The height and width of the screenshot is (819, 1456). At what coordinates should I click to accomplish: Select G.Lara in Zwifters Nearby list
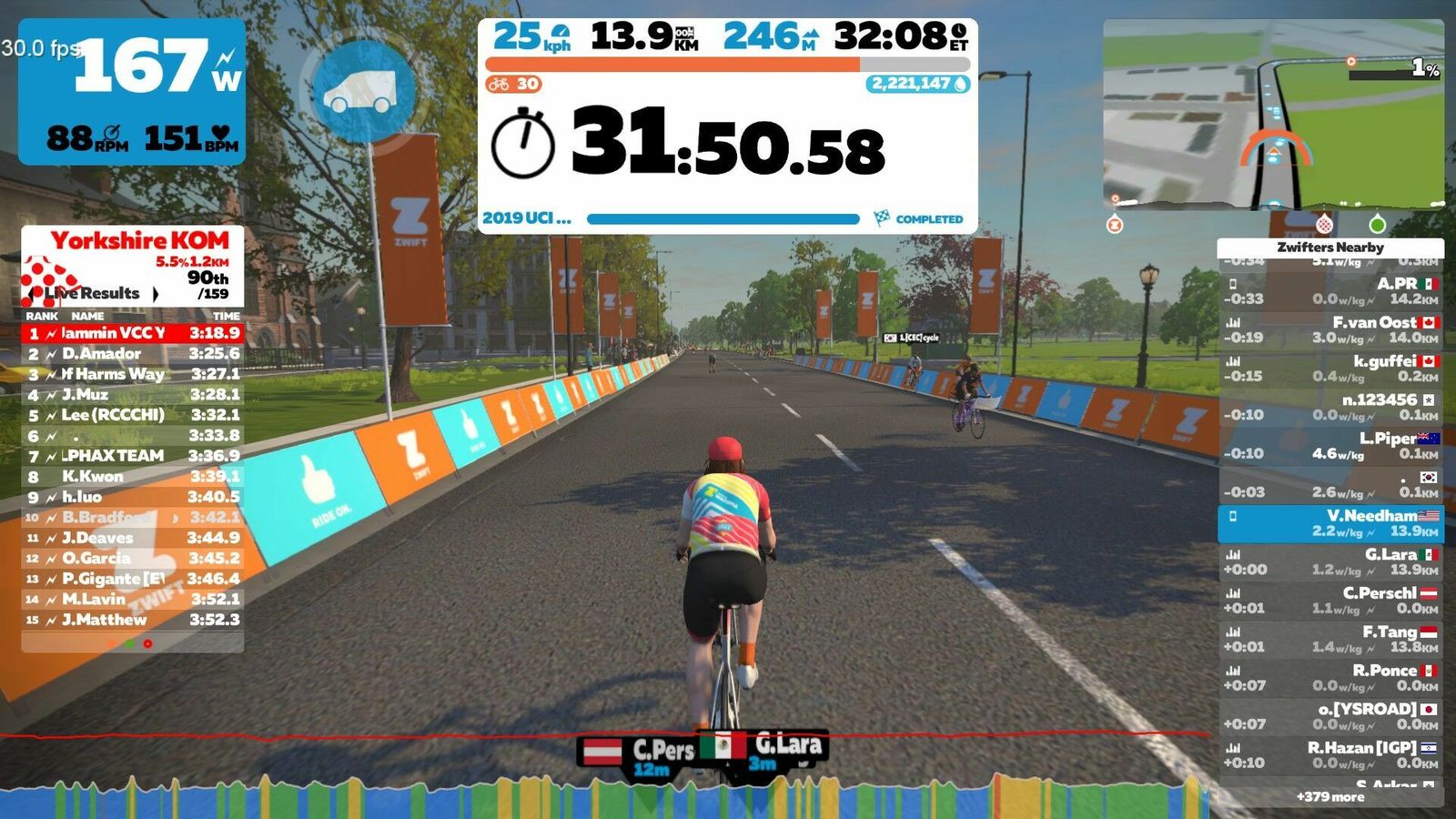1330,561
